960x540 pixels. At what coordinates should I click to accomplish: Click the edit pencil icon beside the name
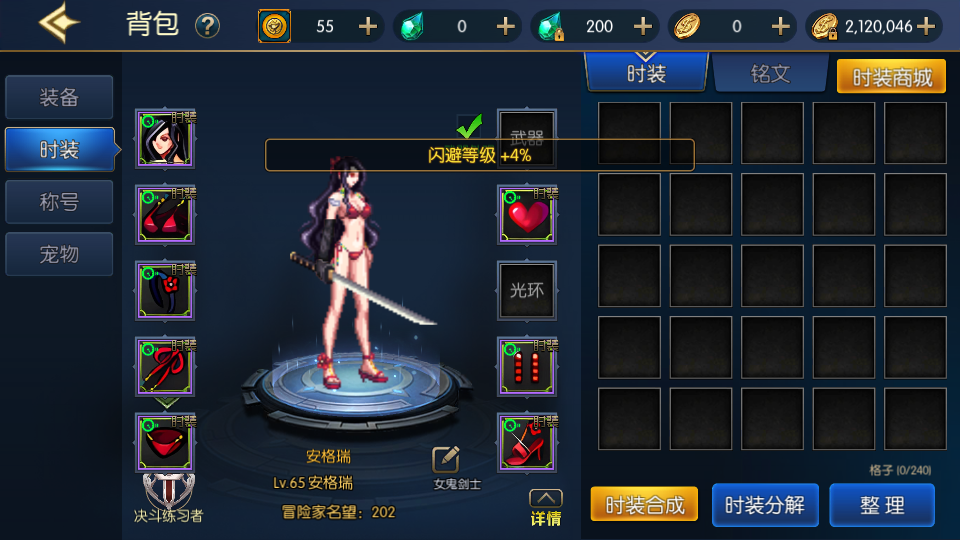coord(445,459)
